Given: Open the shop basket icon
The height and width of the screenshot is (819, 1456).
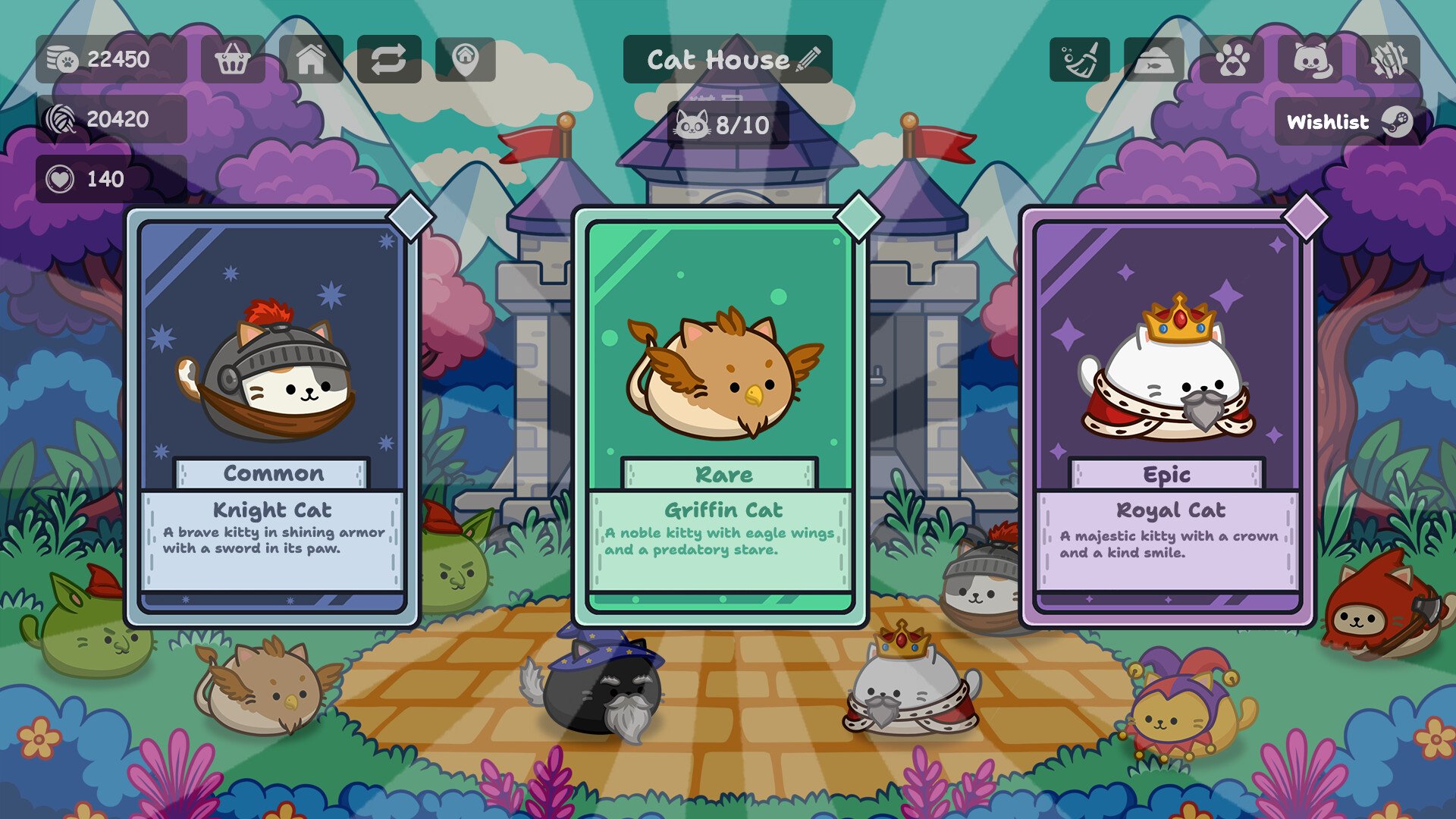Looking at the screenshot, I should click(233, 59).
